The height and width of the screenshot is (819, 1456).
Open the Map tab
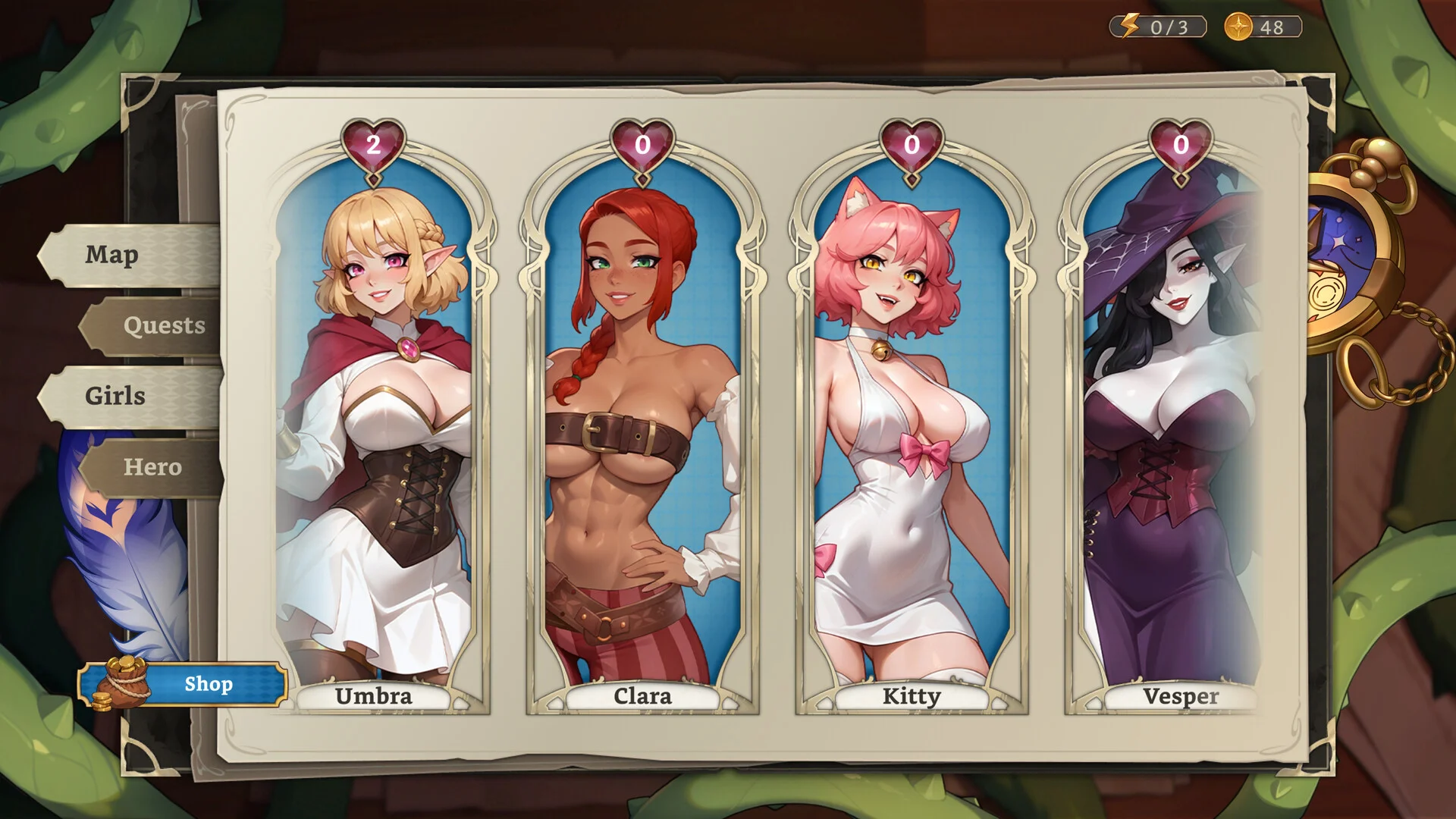tap(111, 256)
